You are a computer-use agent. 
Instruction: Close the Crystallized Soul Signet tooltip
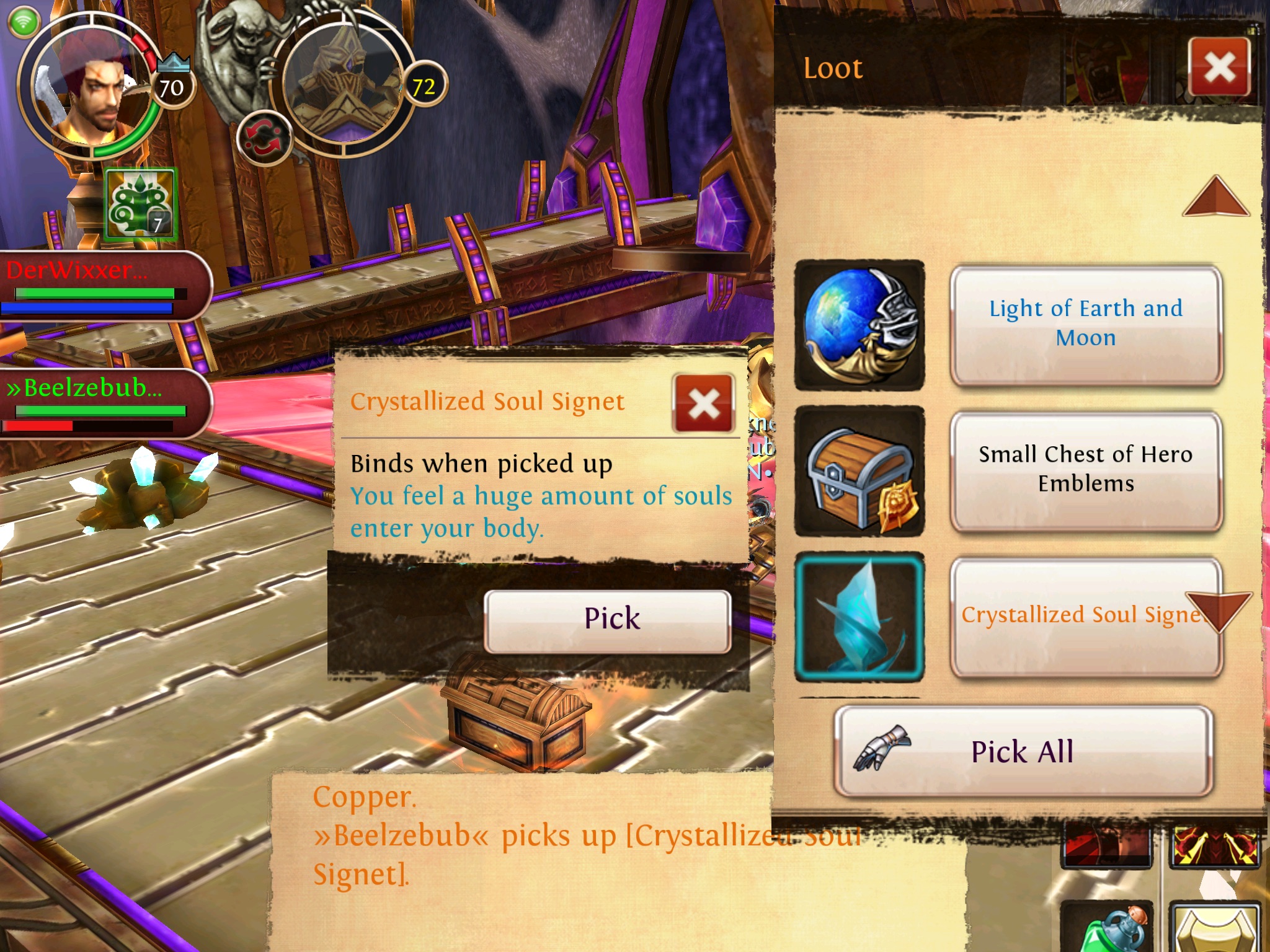tap(703, 404)
